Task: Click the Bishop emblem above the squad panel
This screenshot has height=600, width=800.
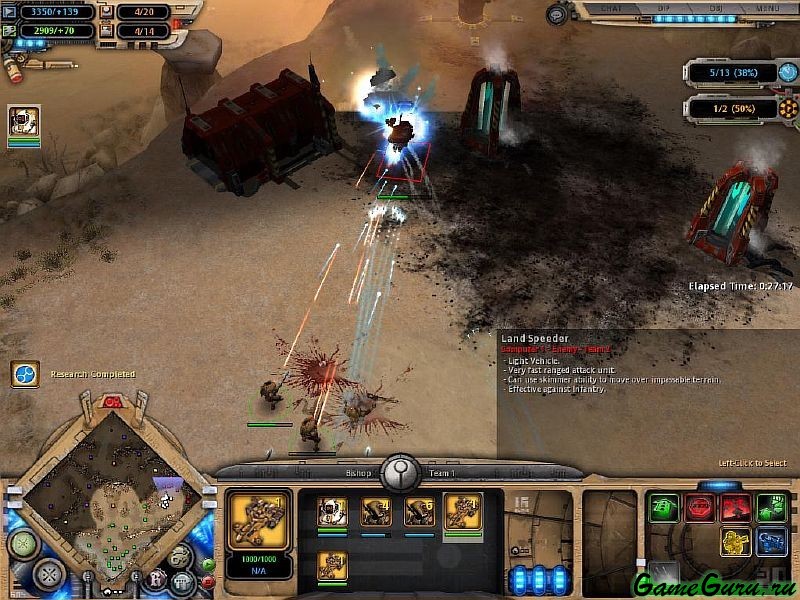Action: (x=401, y=469)
